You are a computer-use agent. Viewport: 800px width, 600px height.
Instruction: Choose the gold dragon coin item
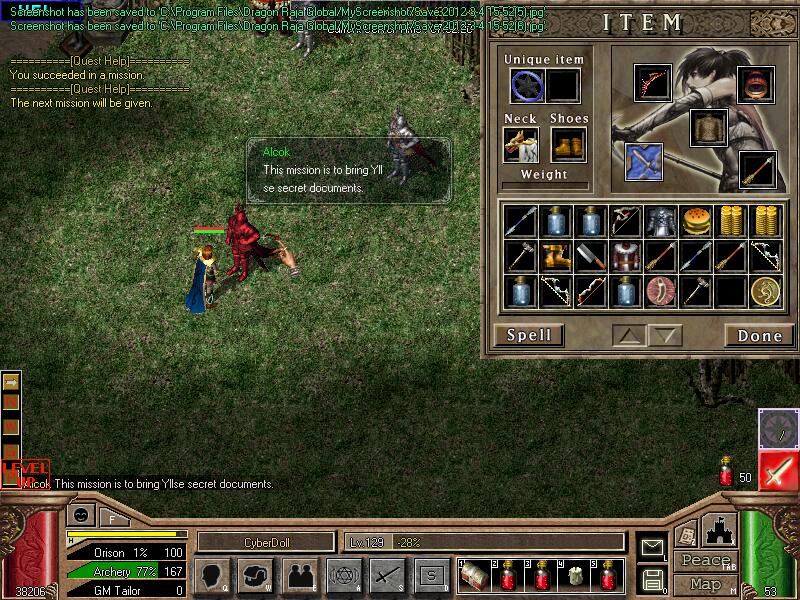pos(766,291)
